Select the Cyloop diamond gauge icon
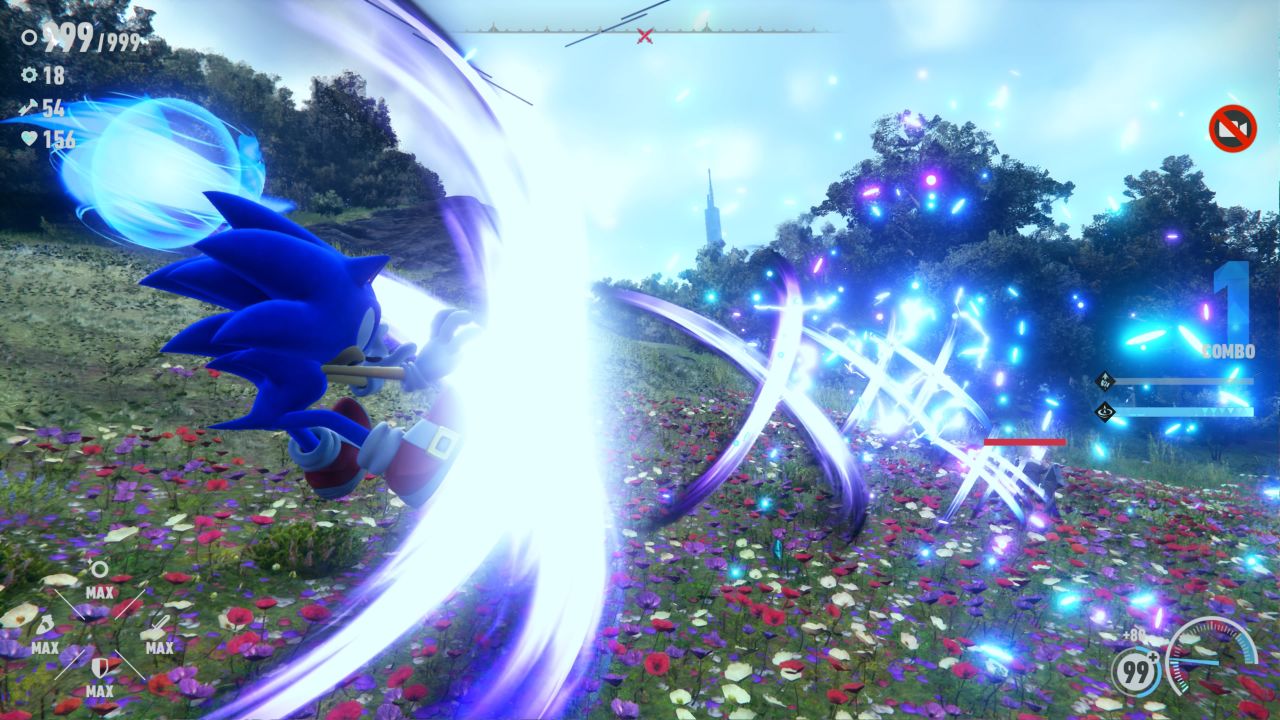The height and width of the screenshot is (720, 1280). [1104, 412]
